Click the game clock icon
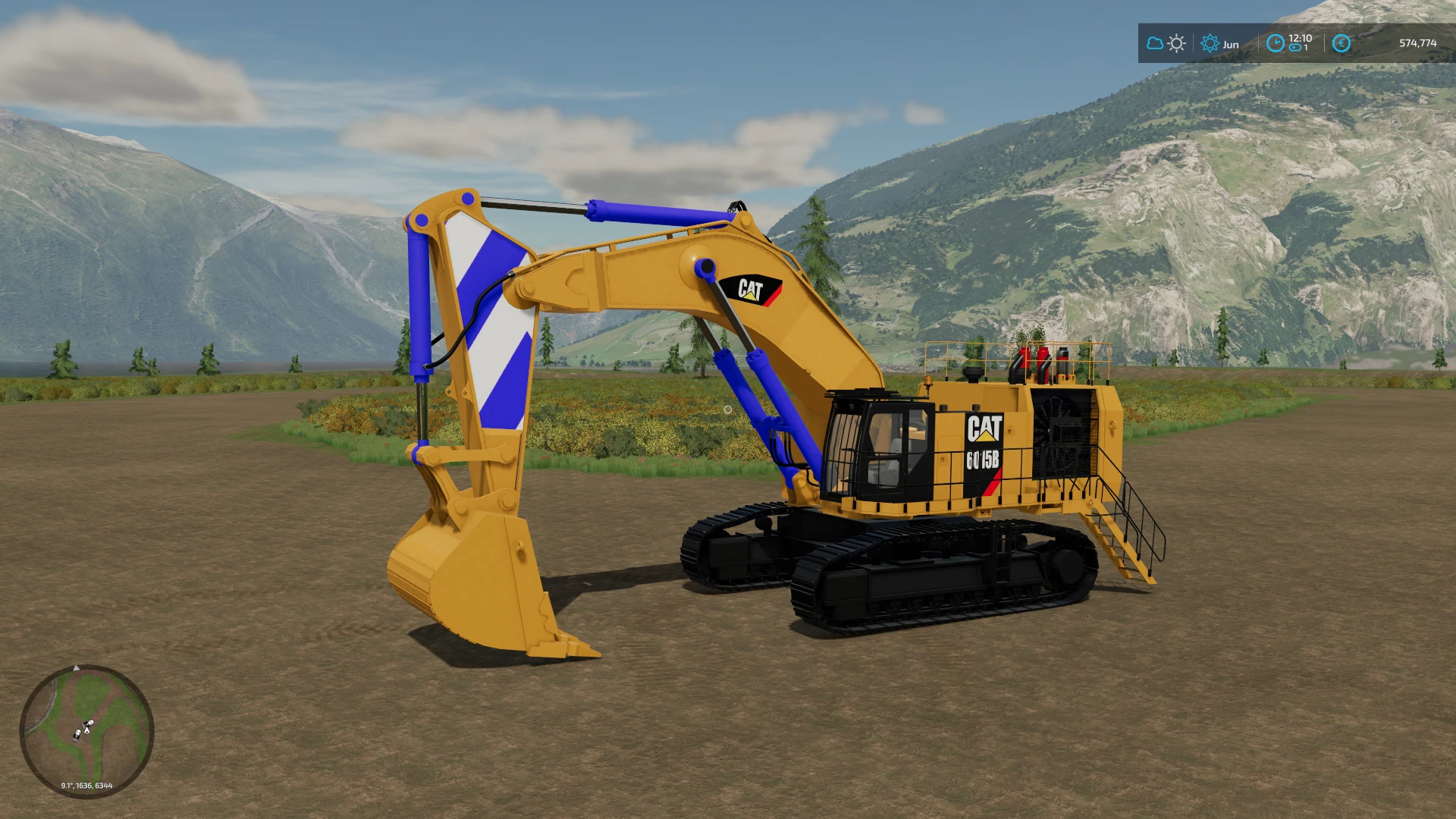Image resolution: width=1456 pixels, height=819 pixels. click(x=1276, y=43)
